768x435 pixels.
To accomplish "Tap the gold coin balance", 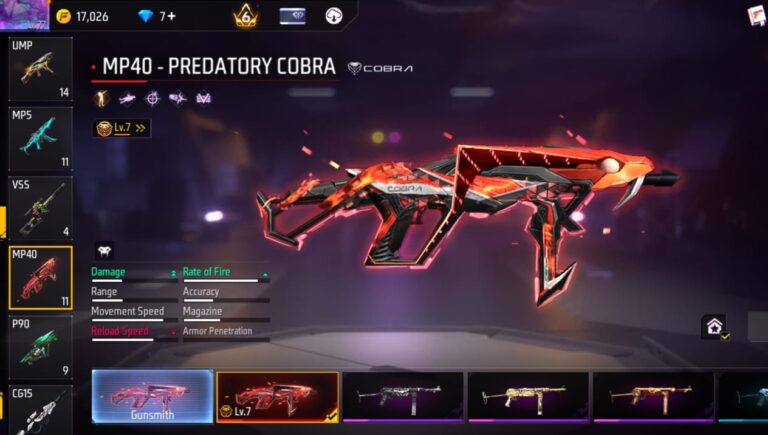I will pyautogui.click(x=83, y=16).
